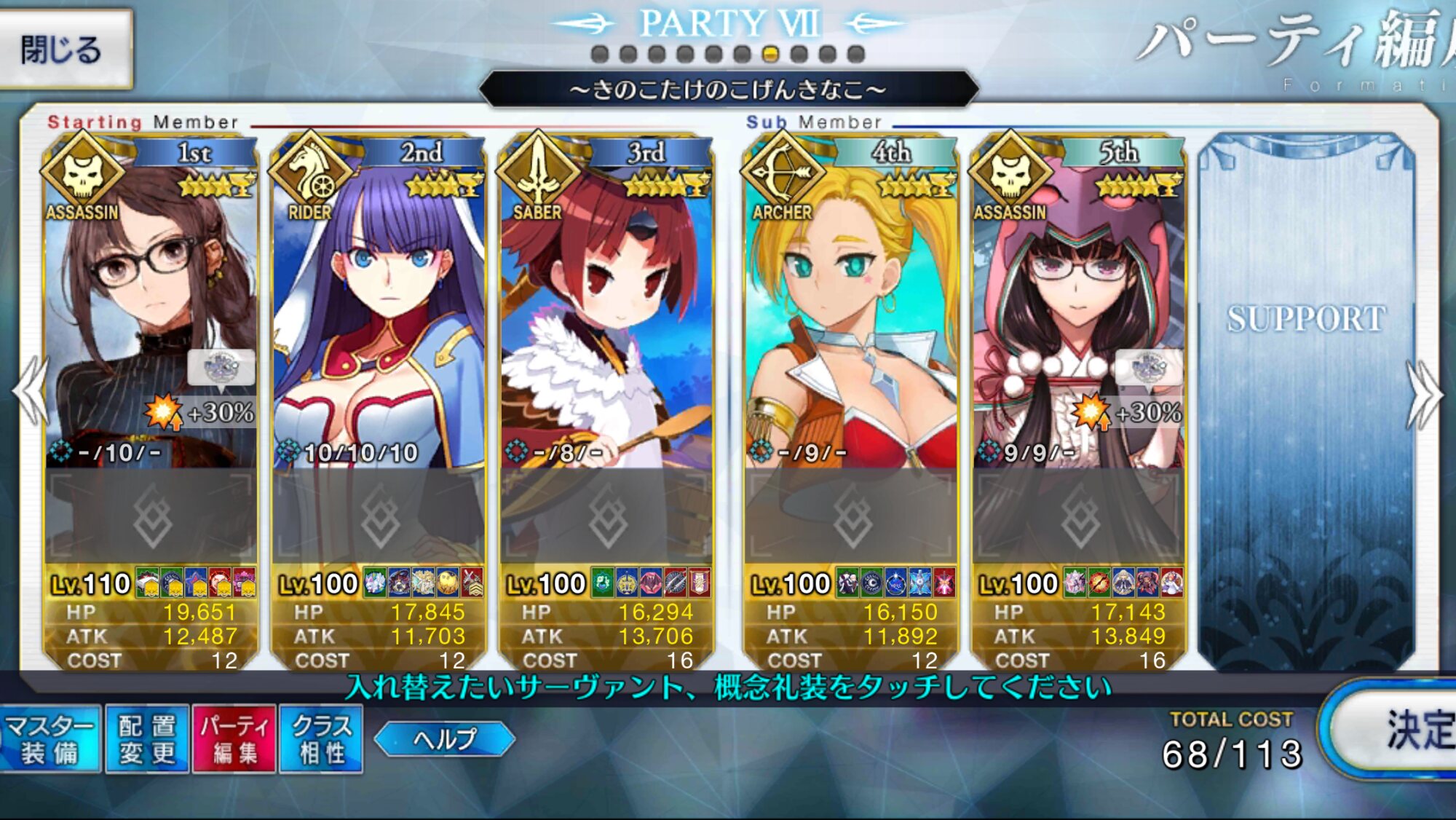Viewport: 1456px width, 820px height.
Task: Open the ヘルプ help button
Action: 444,739
